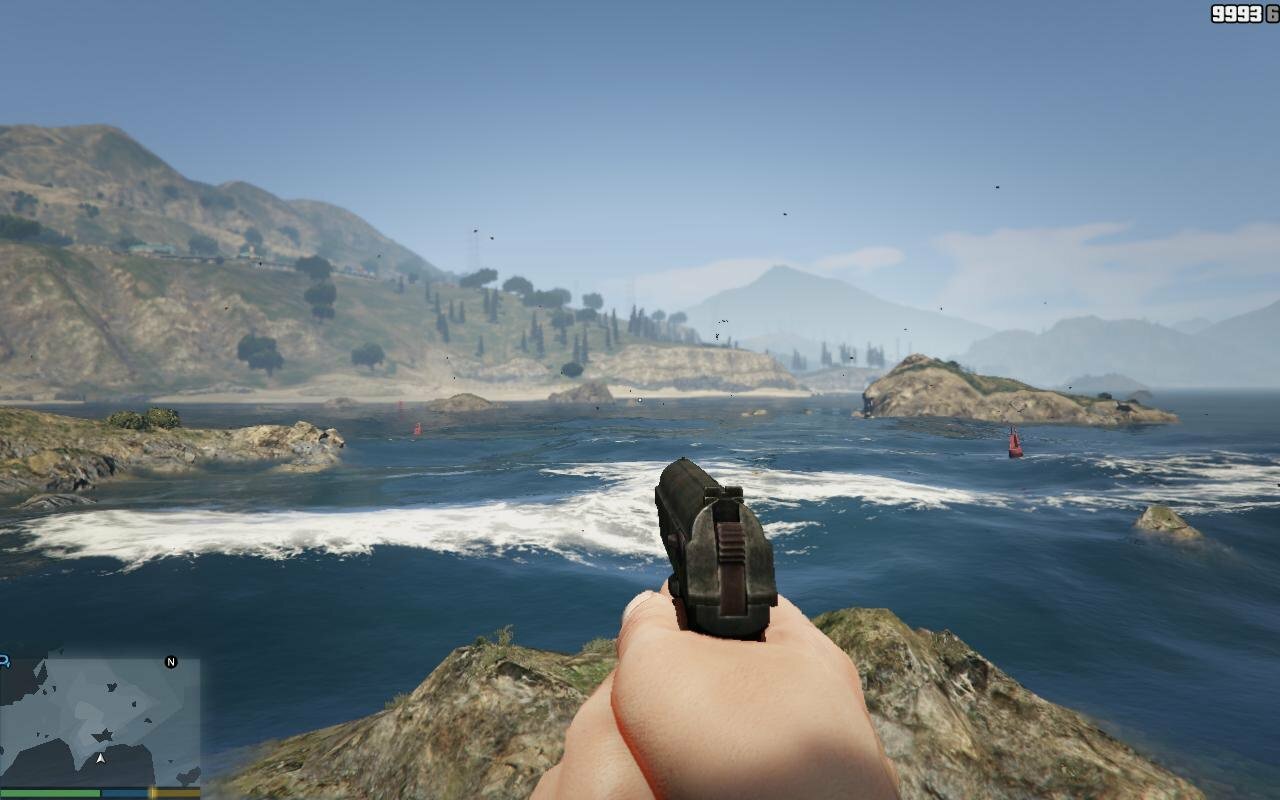This screenshot has width=1280, height=800.
Task: Click the minimap in the corner
Action: point(100,721)
